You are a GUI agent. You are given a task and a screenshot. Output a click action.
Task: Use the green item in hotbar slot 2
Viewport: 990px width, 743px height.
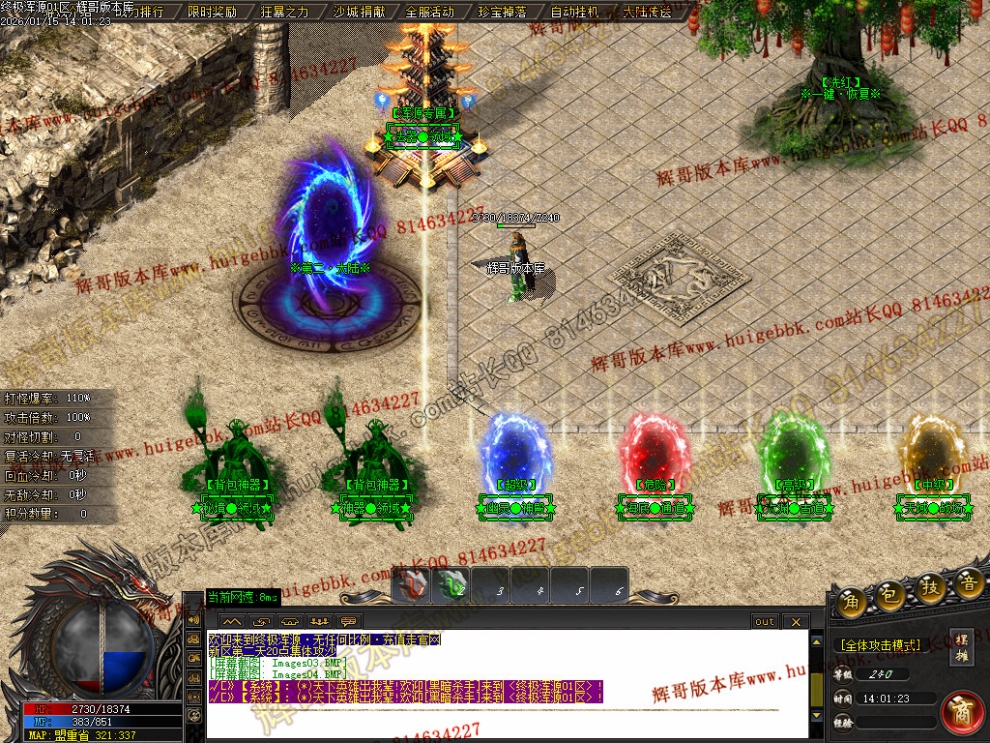453,585
